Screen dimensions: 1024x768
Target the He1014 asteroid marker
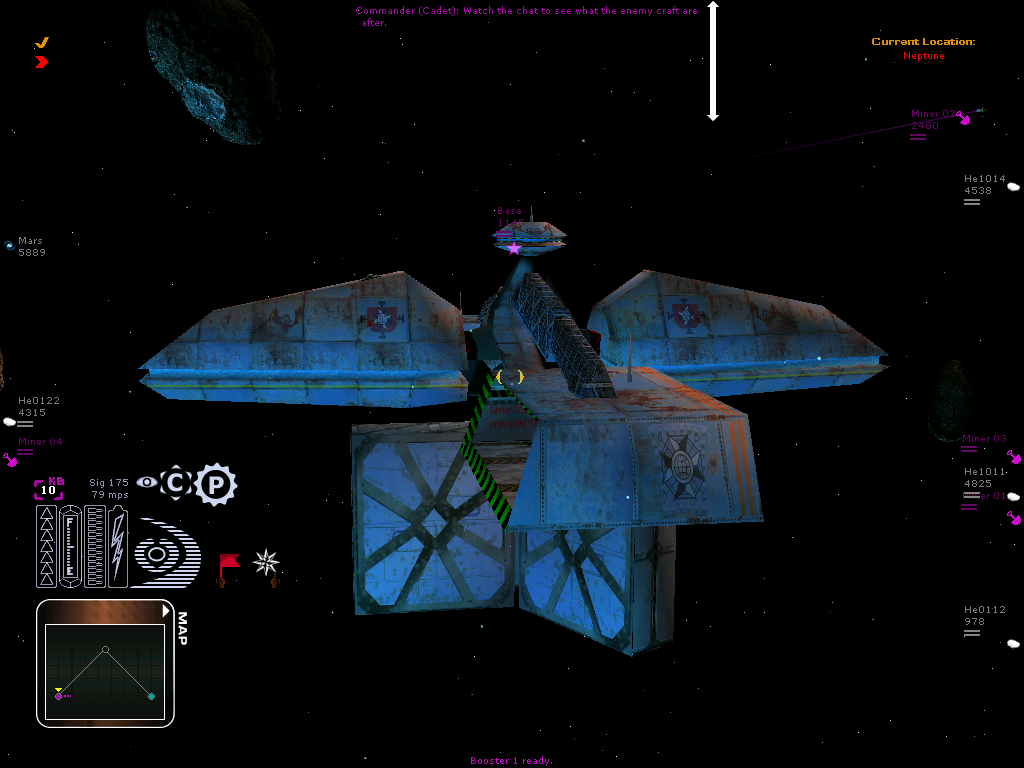pos(1013,186)
